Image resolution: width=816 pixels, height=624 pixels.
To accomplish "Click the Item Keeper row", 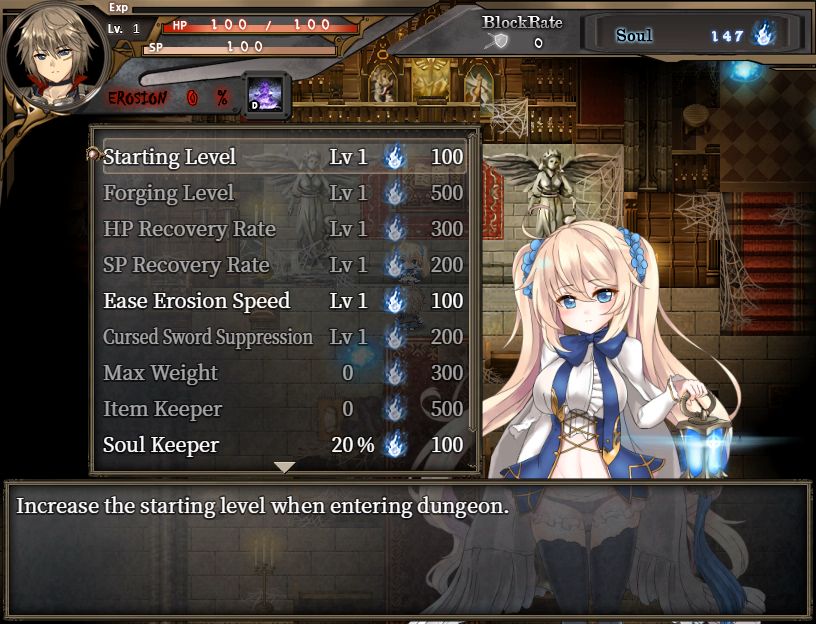I will click(283, 409).
